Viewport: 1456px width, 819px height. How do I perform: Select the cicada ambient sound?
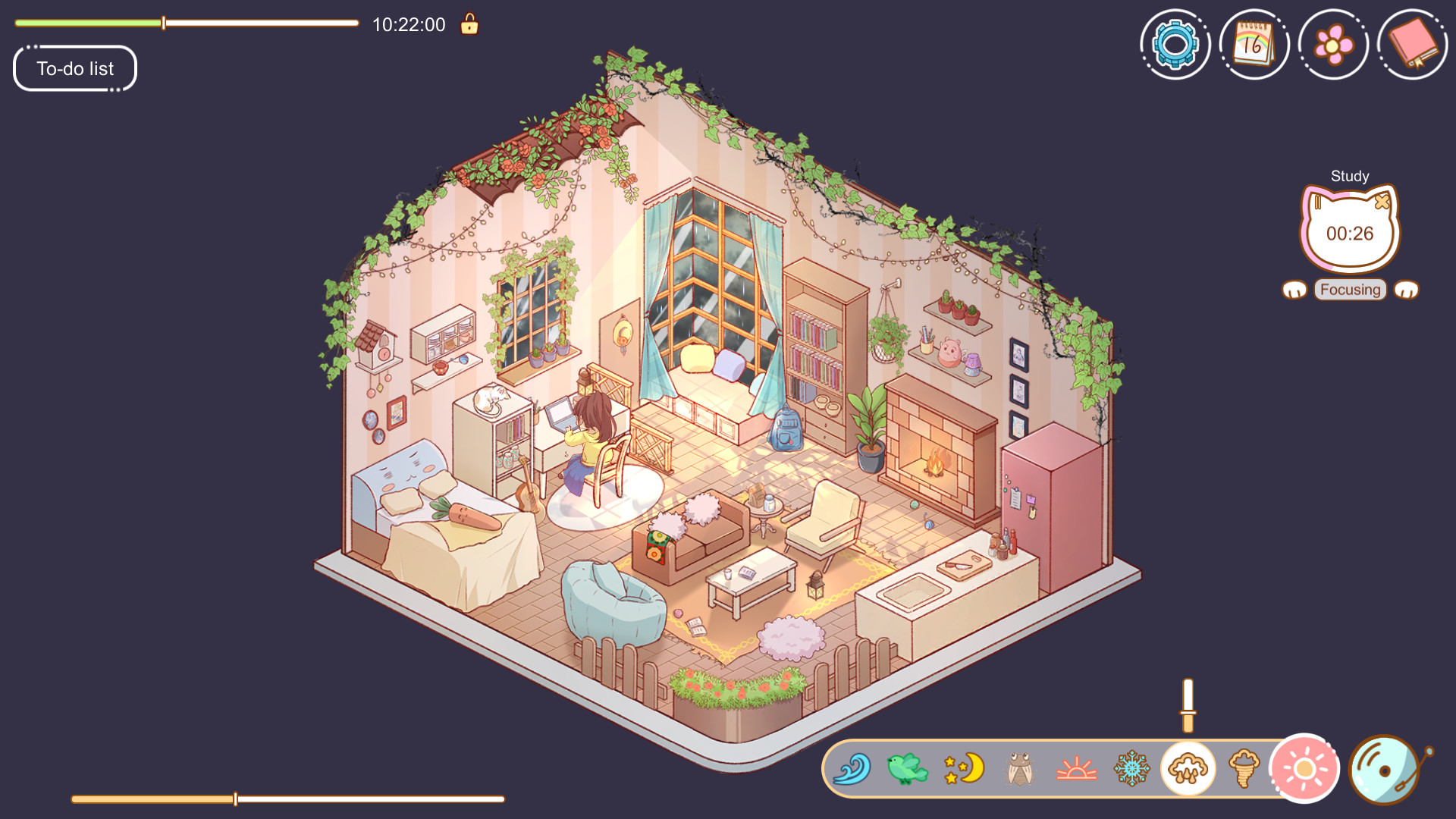coord(1020,769)
